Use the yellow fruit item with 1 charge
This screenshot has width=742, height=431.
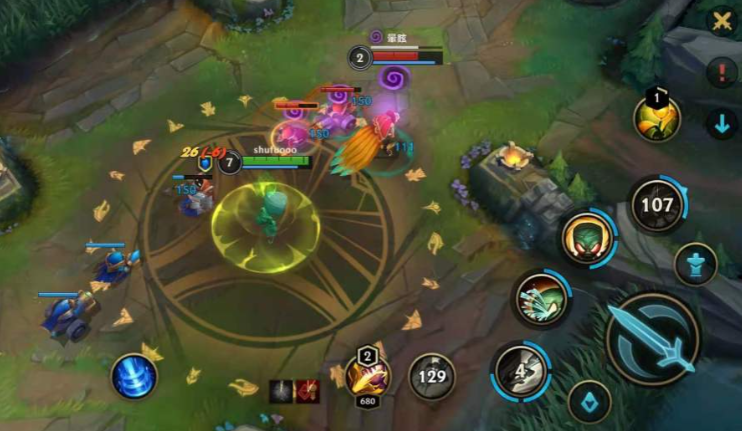[657, 118]
